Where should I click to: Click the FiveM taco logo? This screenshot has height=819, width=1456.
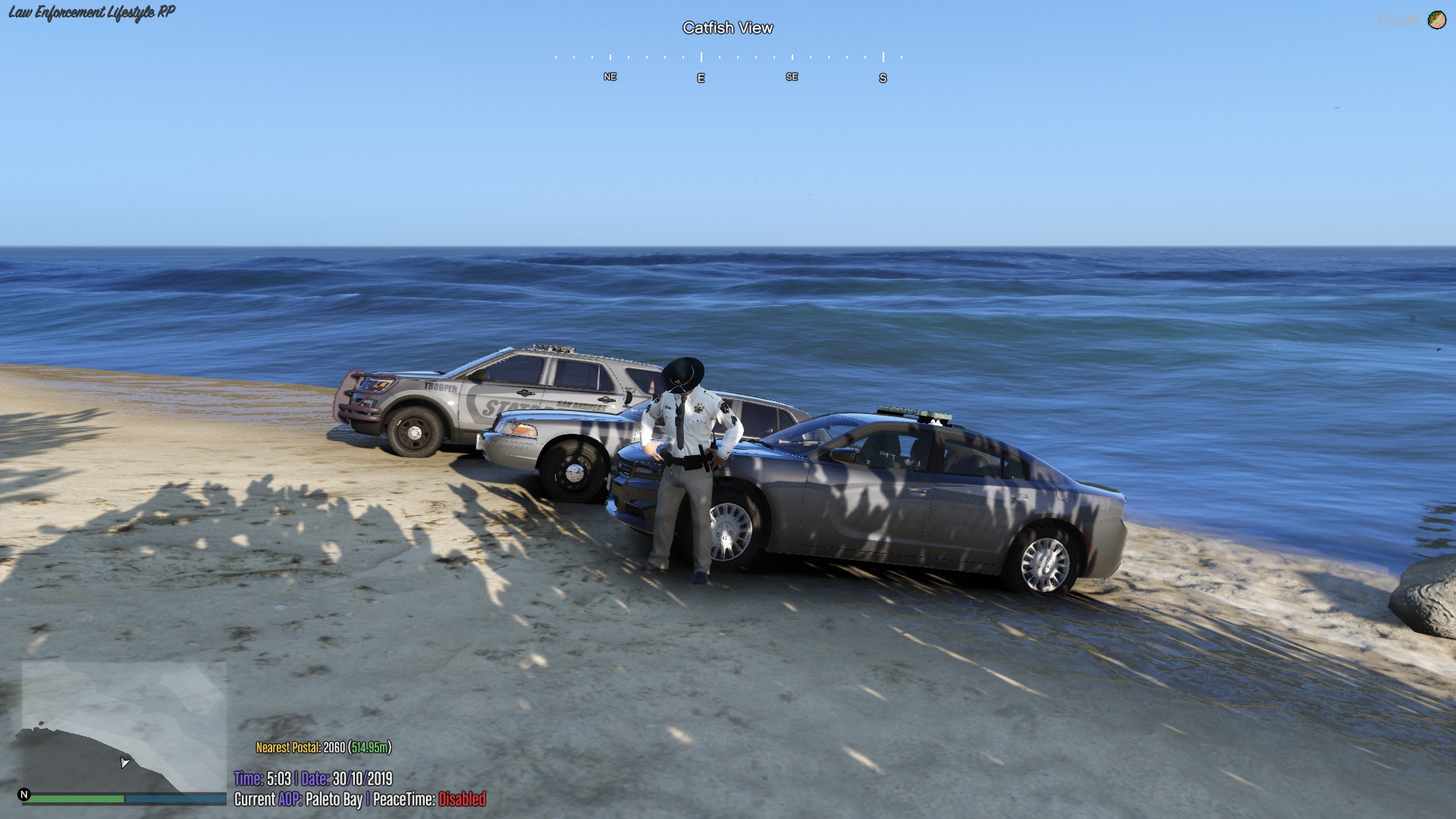point(1439,20)
